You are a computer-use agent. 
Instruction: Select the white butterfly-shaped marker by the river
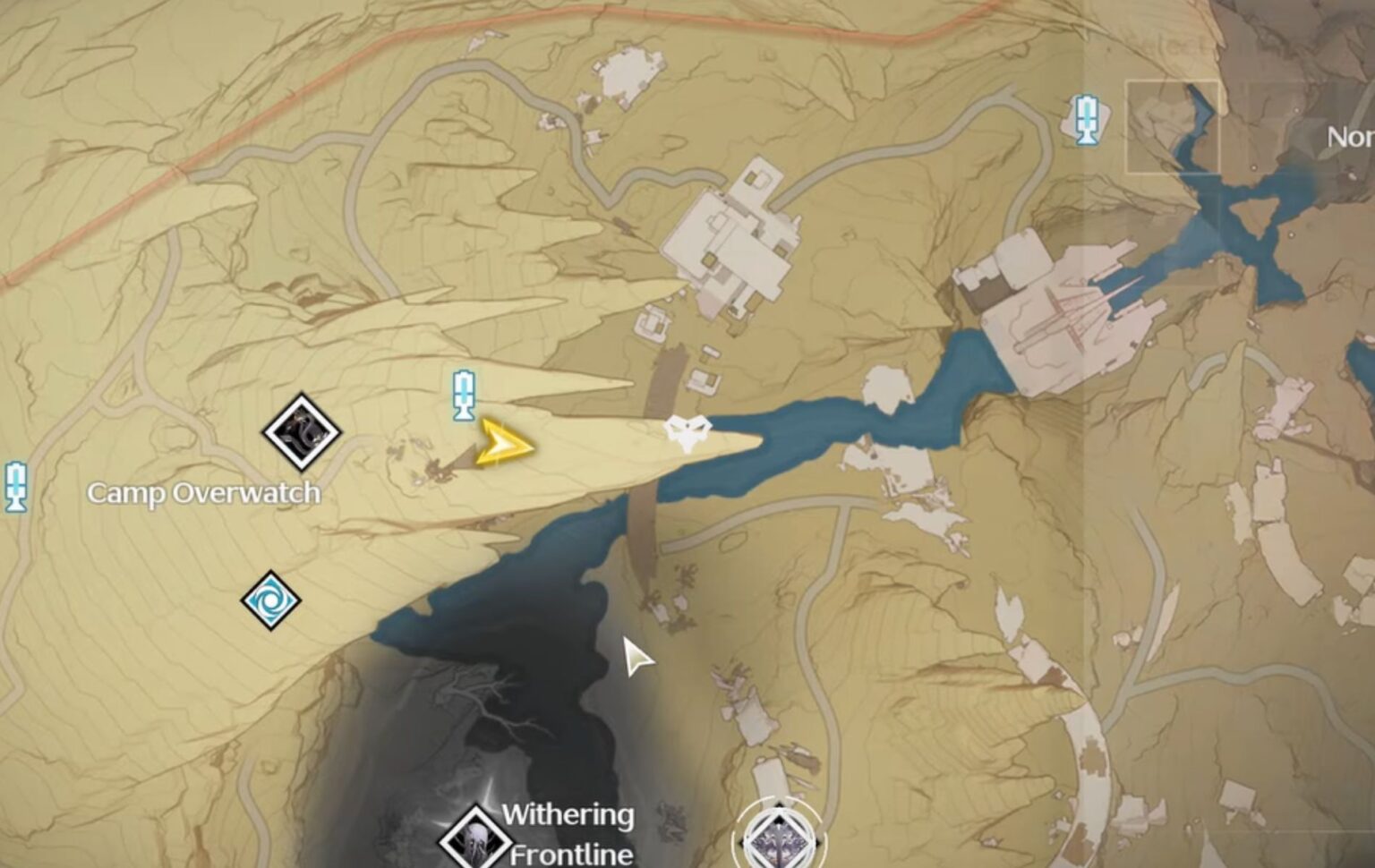[686, 429]
